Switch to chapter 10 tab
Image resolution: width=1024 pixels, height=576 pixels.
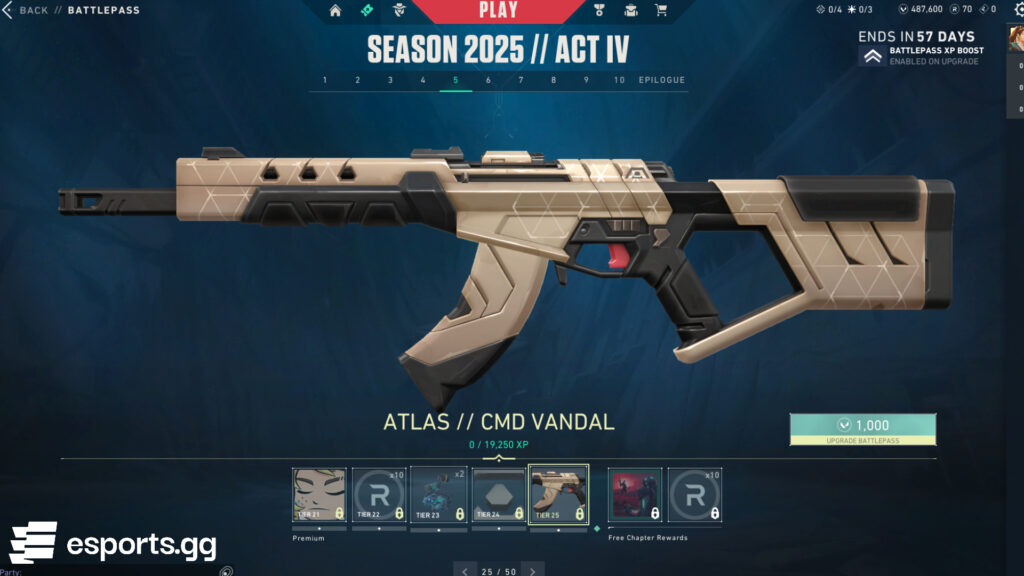(619, 80)
